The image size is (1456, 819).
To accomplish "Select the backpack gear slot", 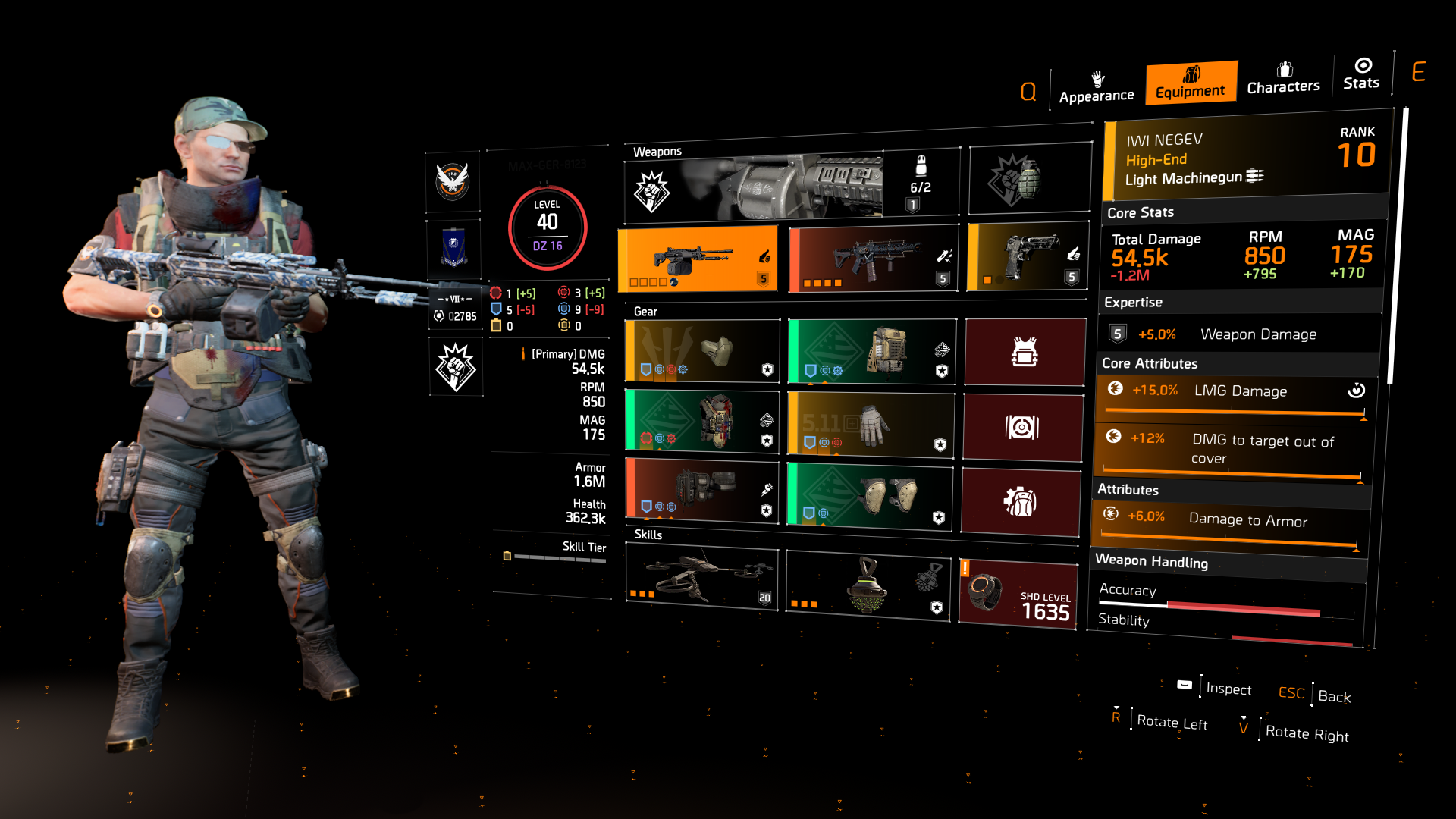I will coord(871,350).
